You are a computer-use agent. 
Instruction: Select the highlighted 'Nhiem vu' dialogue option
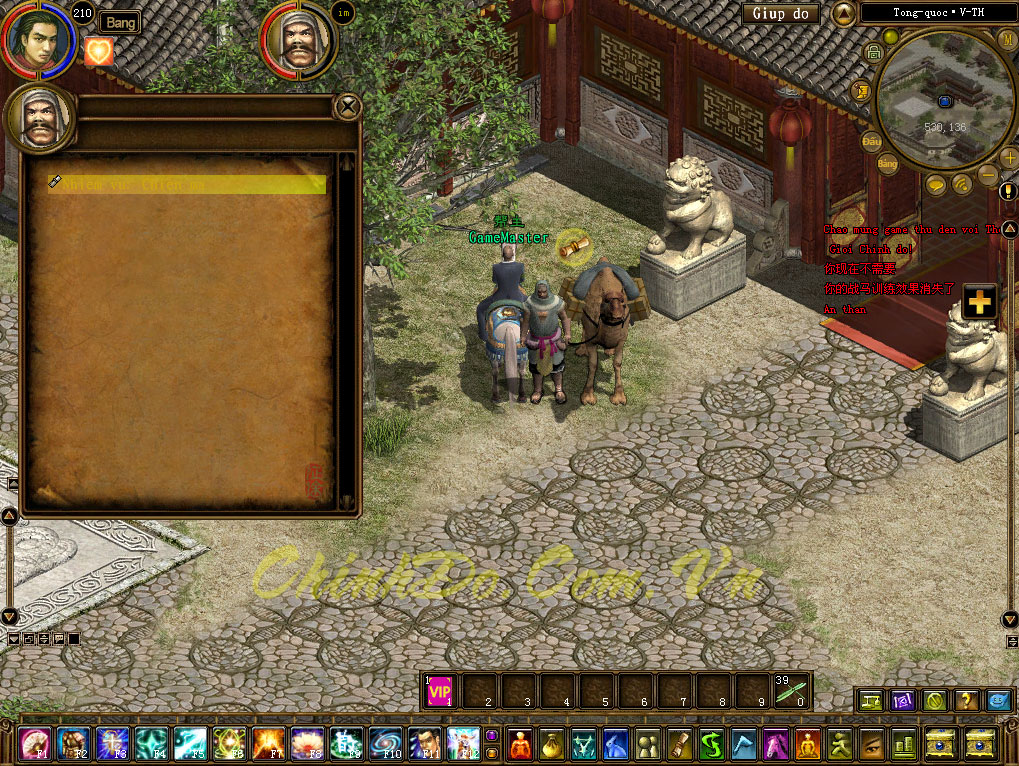(188, 184)
